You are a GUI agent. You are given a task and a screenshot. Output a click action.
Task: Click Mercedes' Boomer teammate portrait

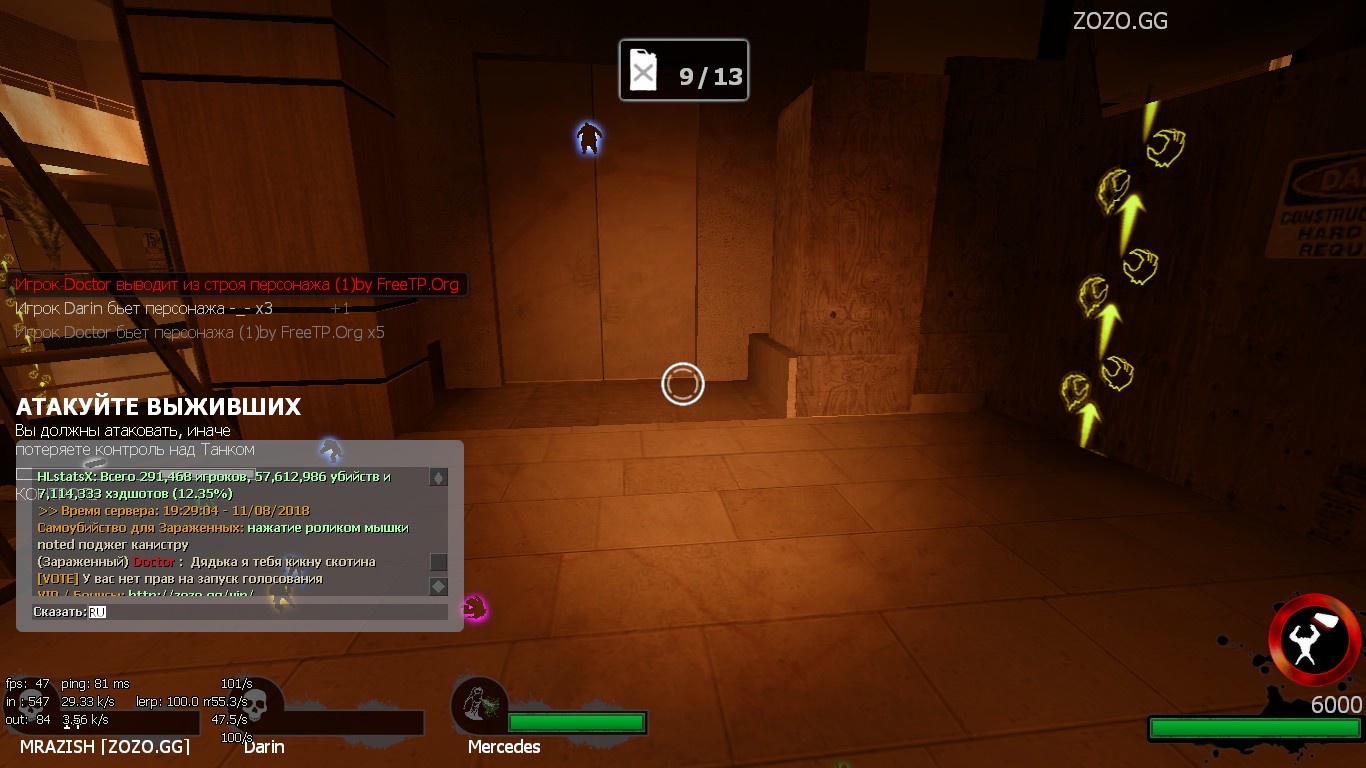[479, 704]
